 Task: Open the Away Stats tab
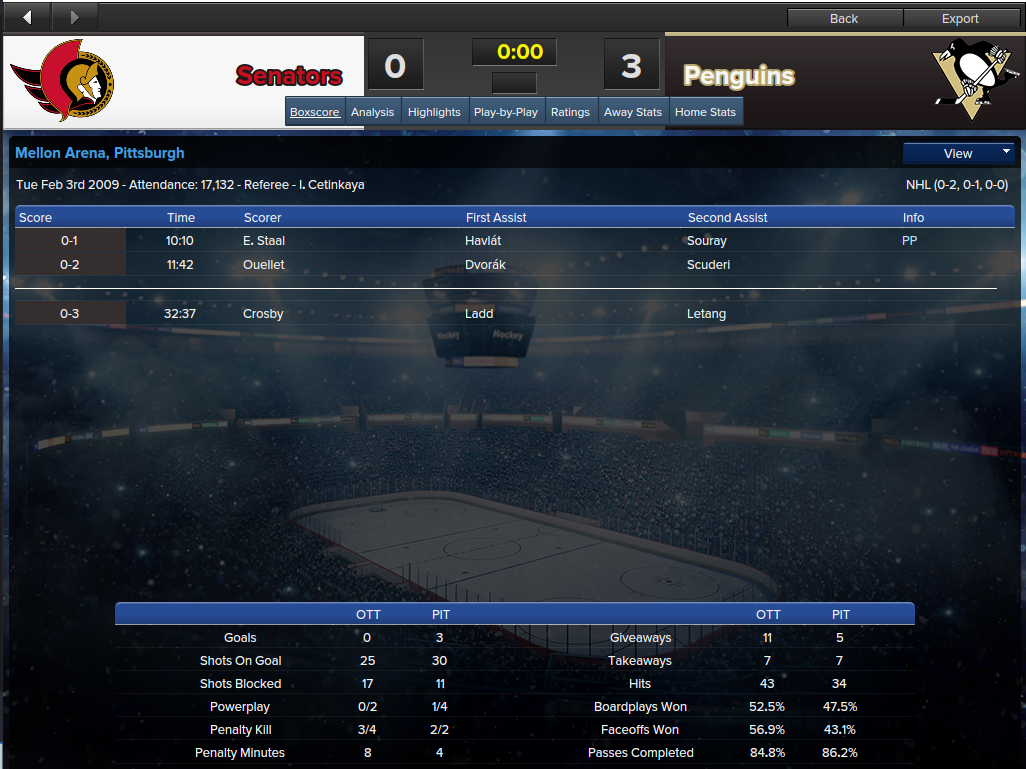click(633, 112)
